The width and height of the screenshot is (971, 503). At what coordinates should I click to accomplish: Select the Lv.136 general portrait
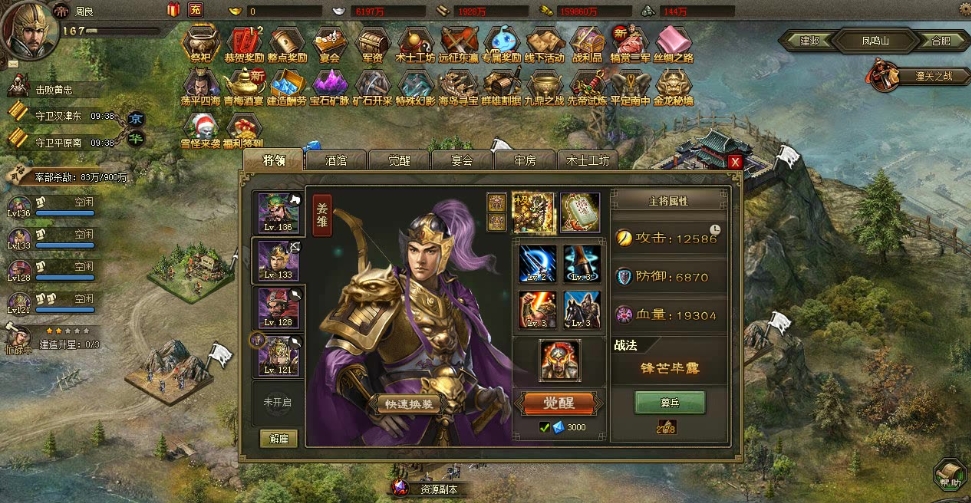point(279,212)
